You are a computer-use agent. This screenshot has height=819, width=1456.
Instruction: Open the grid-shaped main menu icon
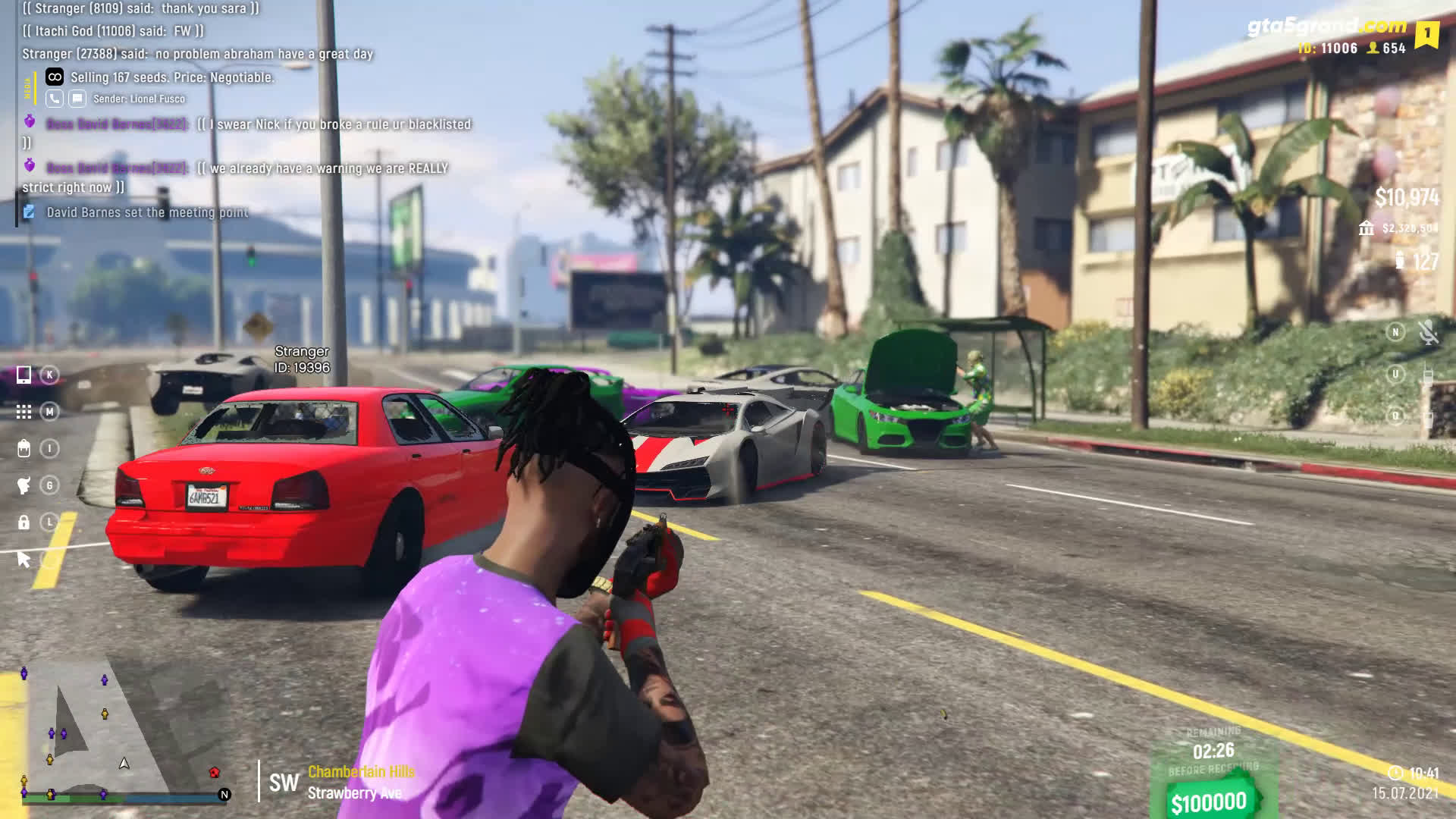(x=24, y=412)
